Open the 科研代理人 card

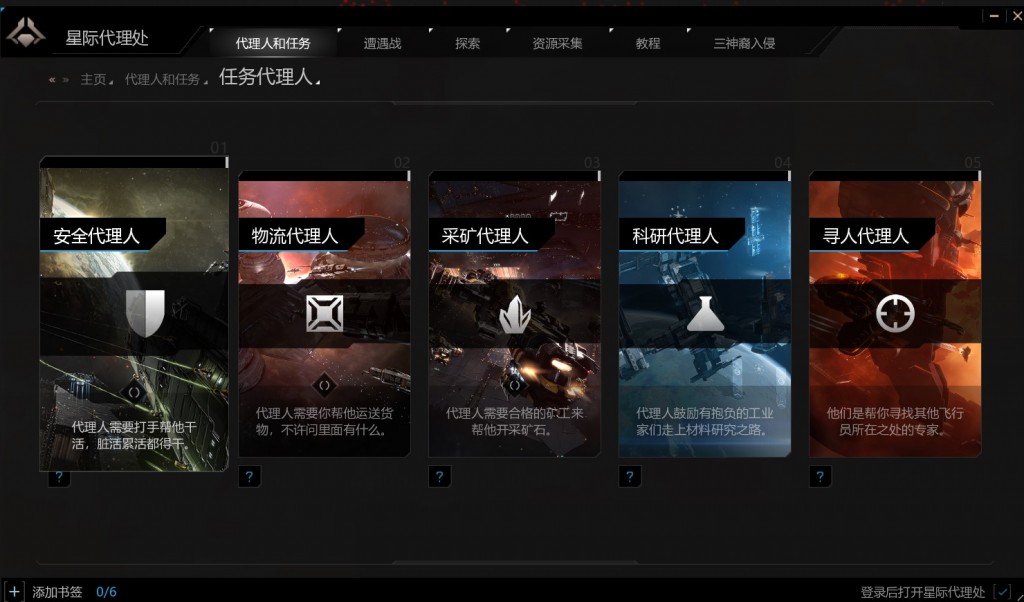[704, 313]
